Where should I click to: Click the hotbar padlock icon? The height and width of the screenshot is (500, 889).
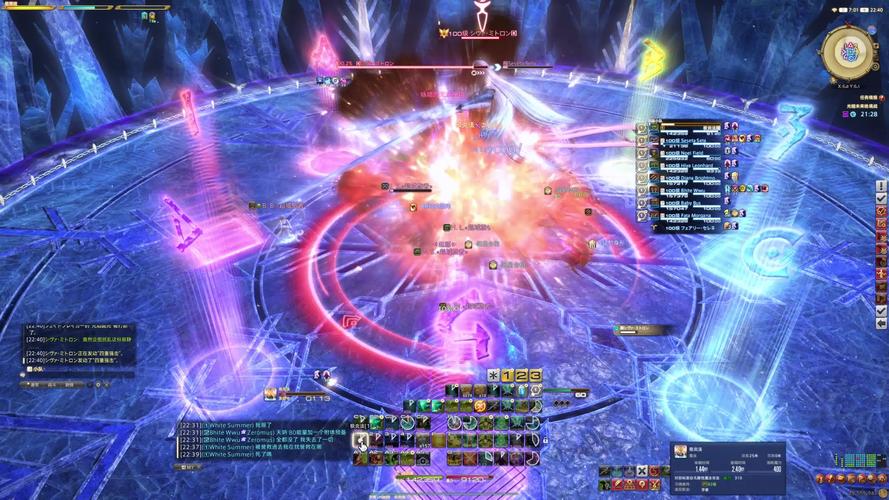[x=545, y=440]
